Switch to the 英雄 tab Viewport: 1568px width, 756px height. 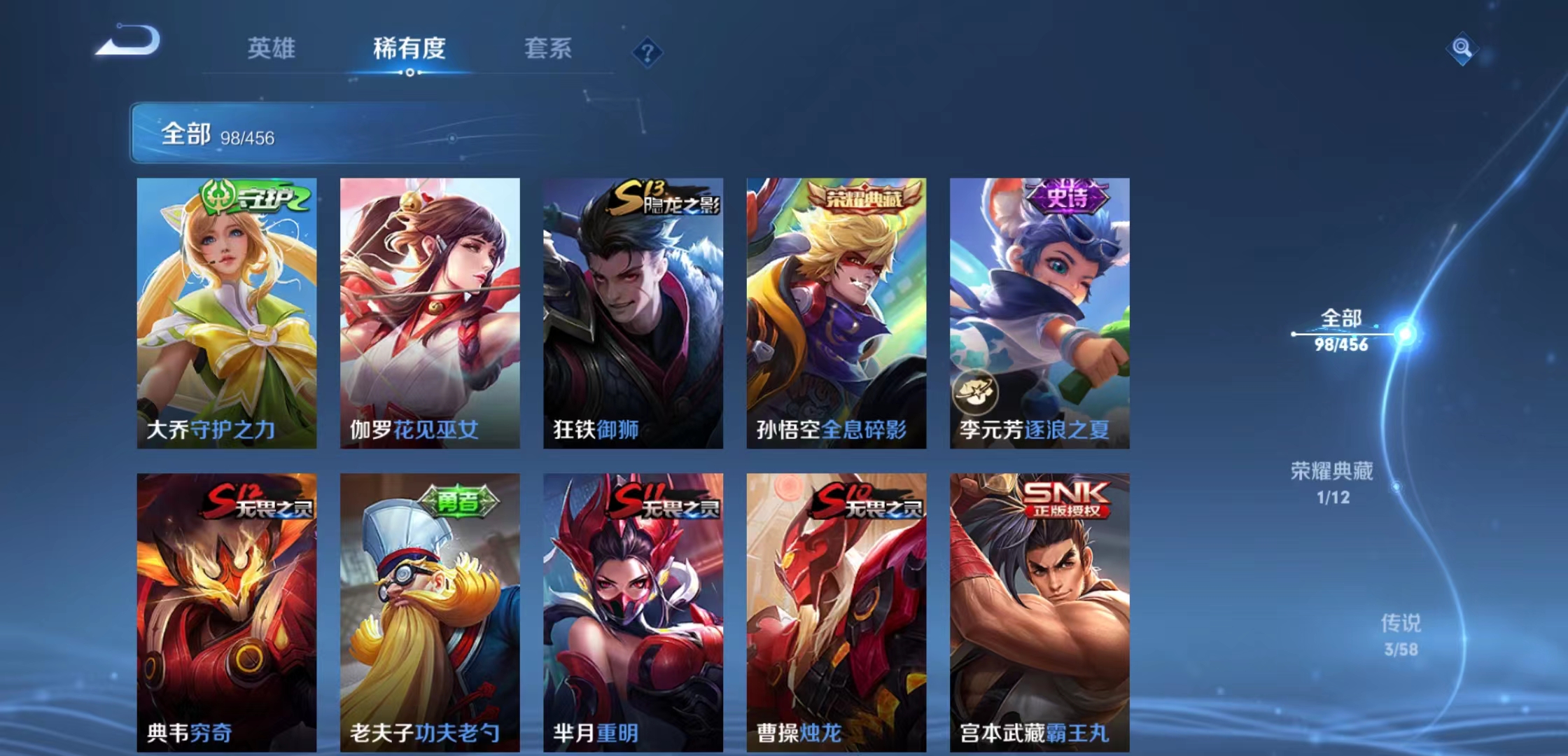[272, 49]
